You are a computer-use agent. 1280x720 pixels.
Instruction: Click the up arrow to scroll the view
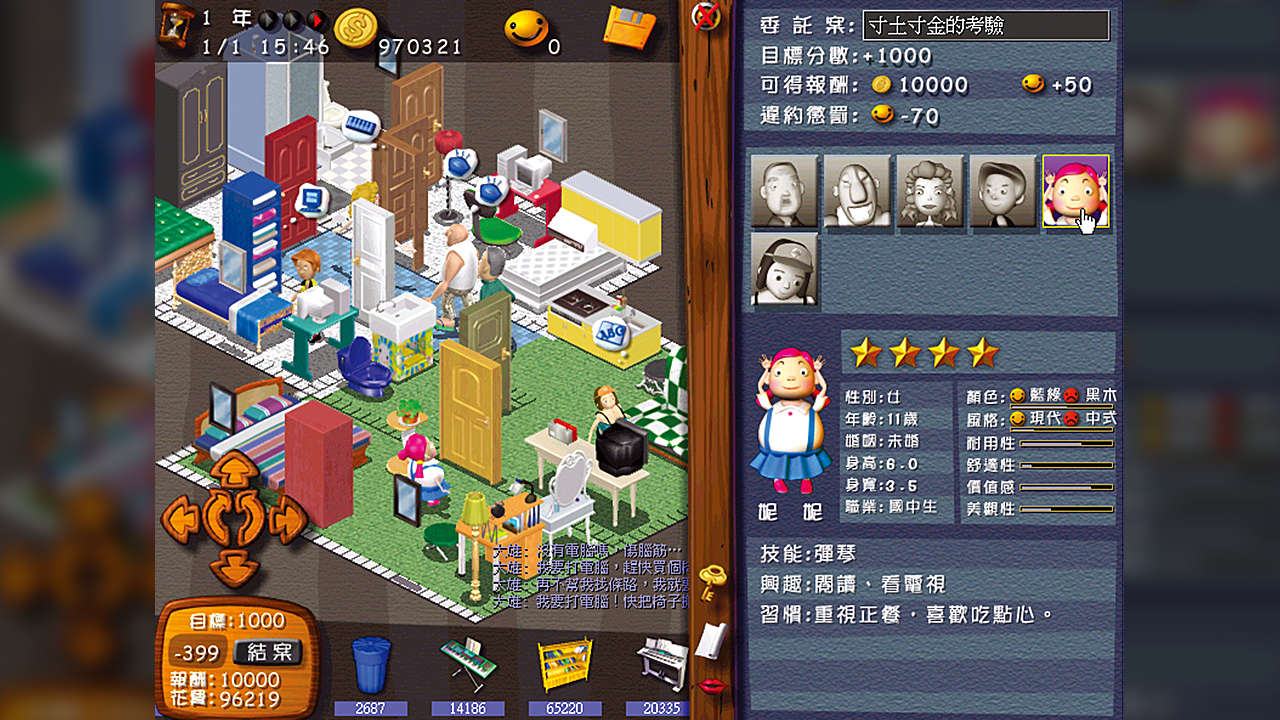pos(236,467)
